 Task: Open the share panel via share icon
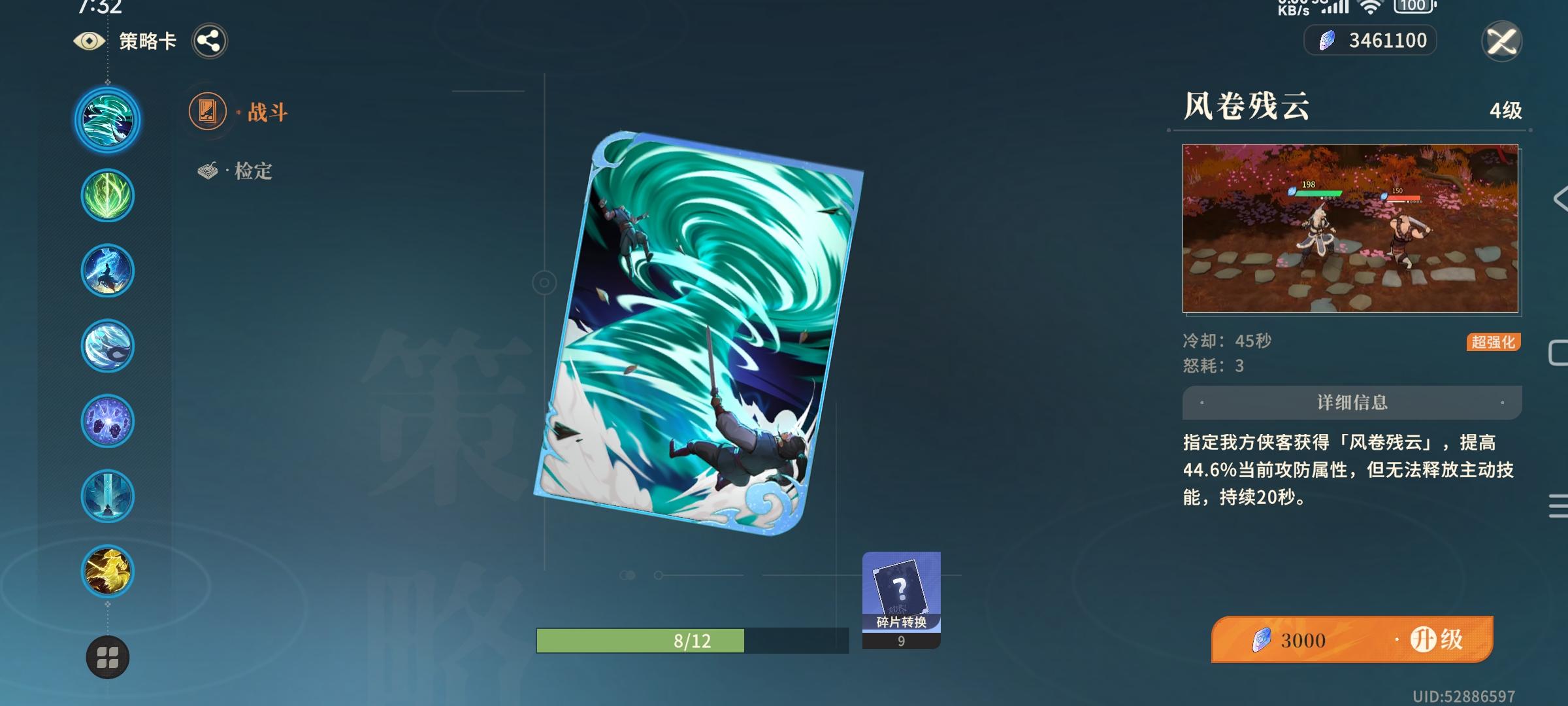click(209, 41)
